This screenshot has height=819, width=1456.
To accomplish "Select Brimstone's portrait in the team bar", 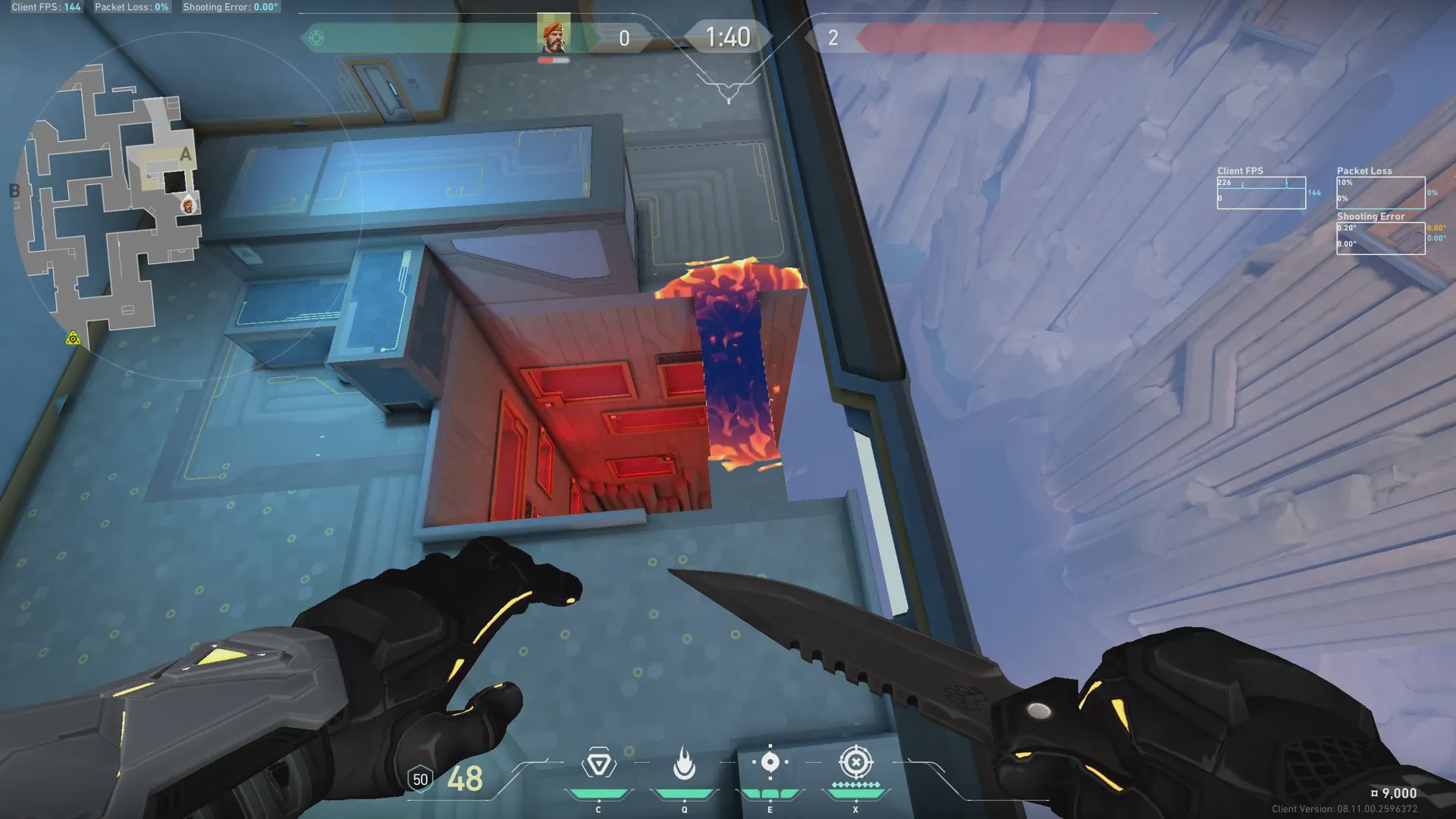I will point(554,33).
